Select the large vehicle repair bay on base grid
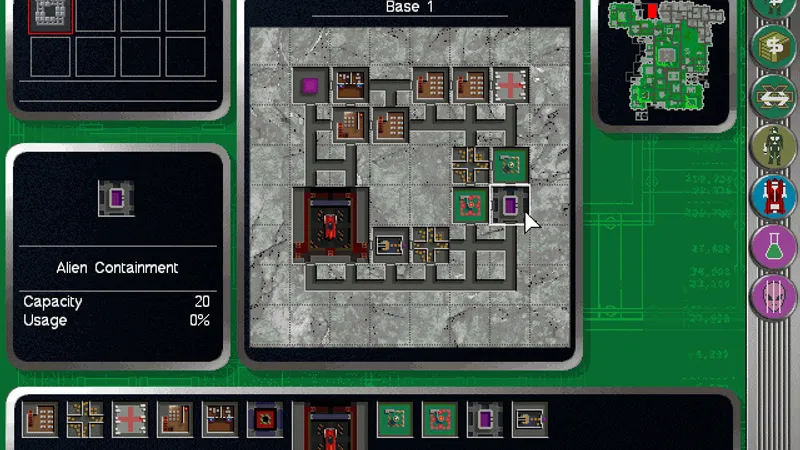The width and height of the screenshot is (800, 450). click(x=329, y=225)
